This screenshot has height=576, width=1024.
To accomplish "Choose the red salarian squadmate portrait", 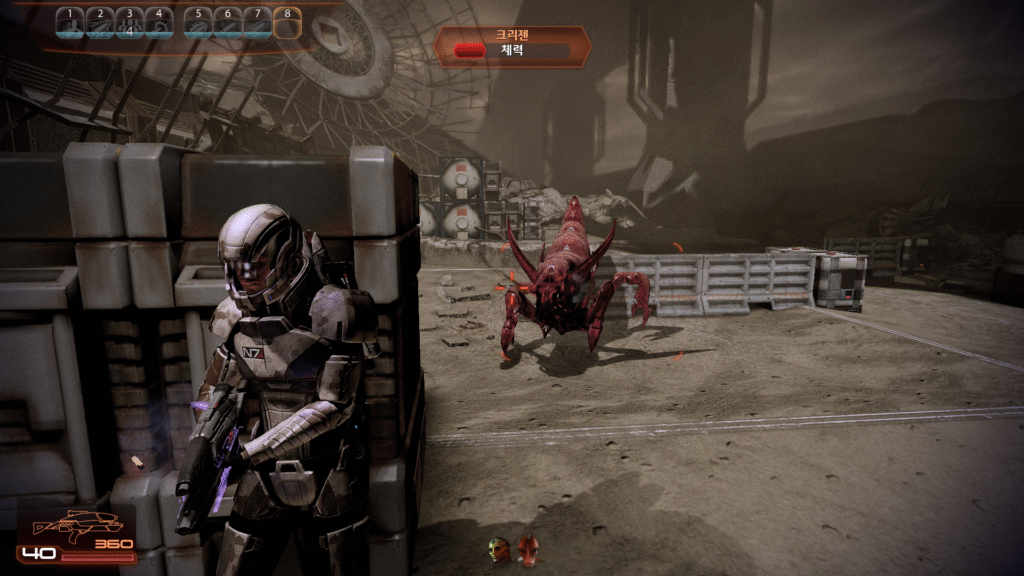I will 528,549.
